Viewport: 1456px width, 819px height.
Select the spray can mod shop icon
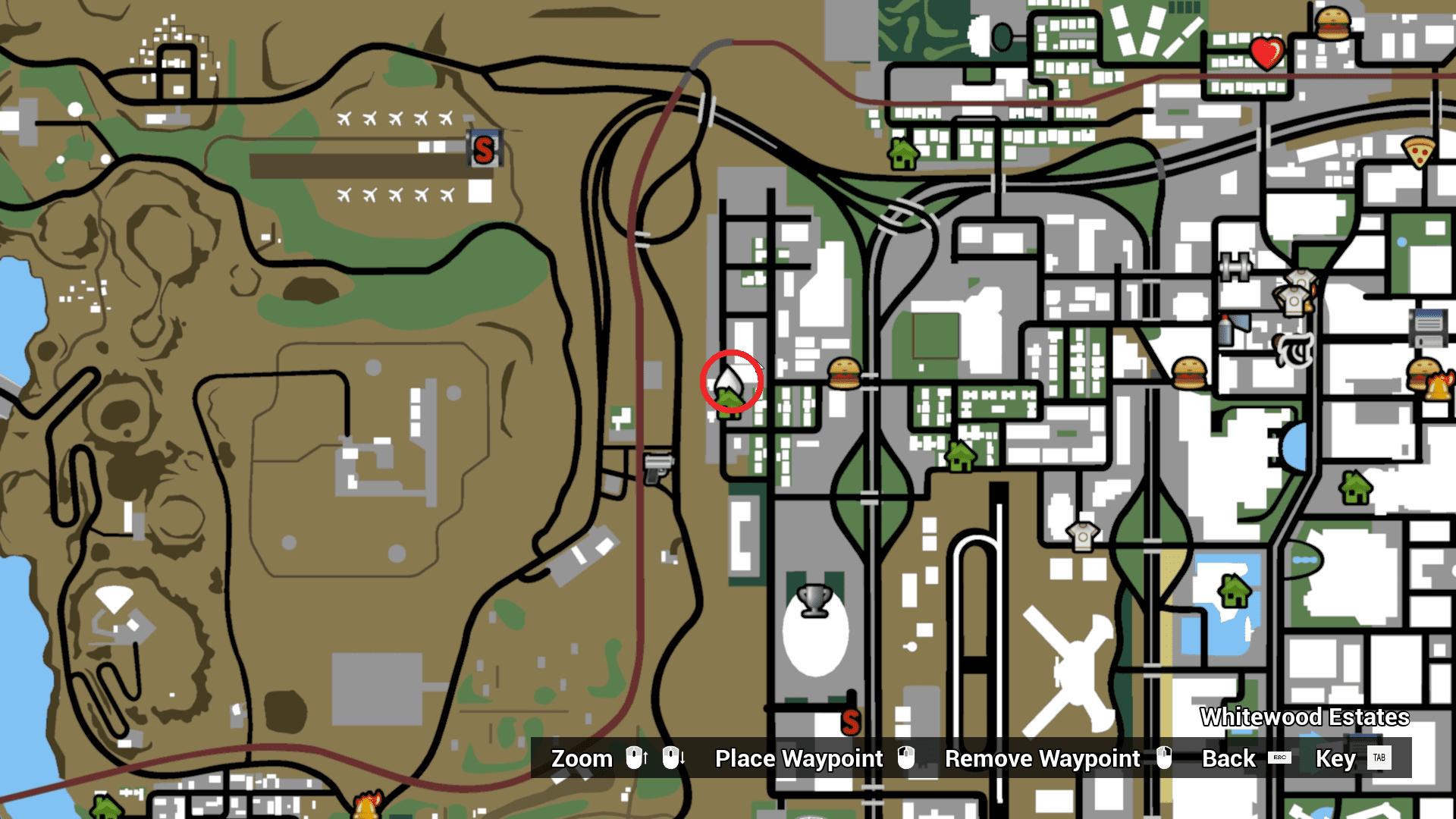pos(1225,332)
